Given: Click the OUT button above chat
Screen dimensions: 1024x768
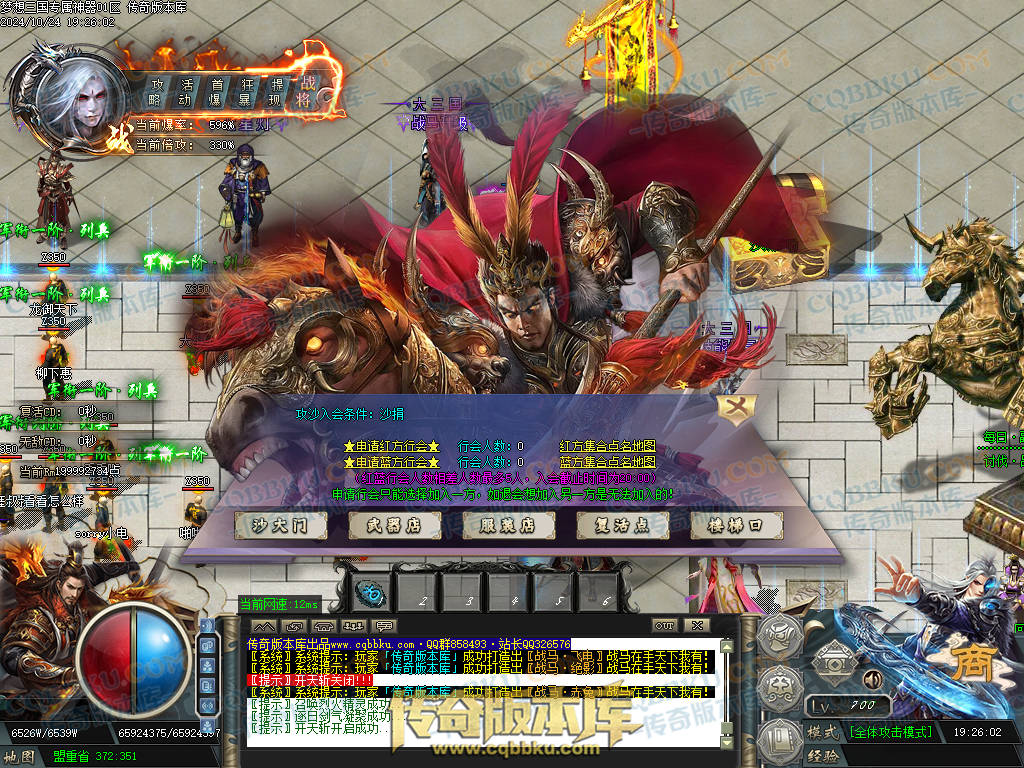Looking at the screenshot, I should click(x=665, y=625).
